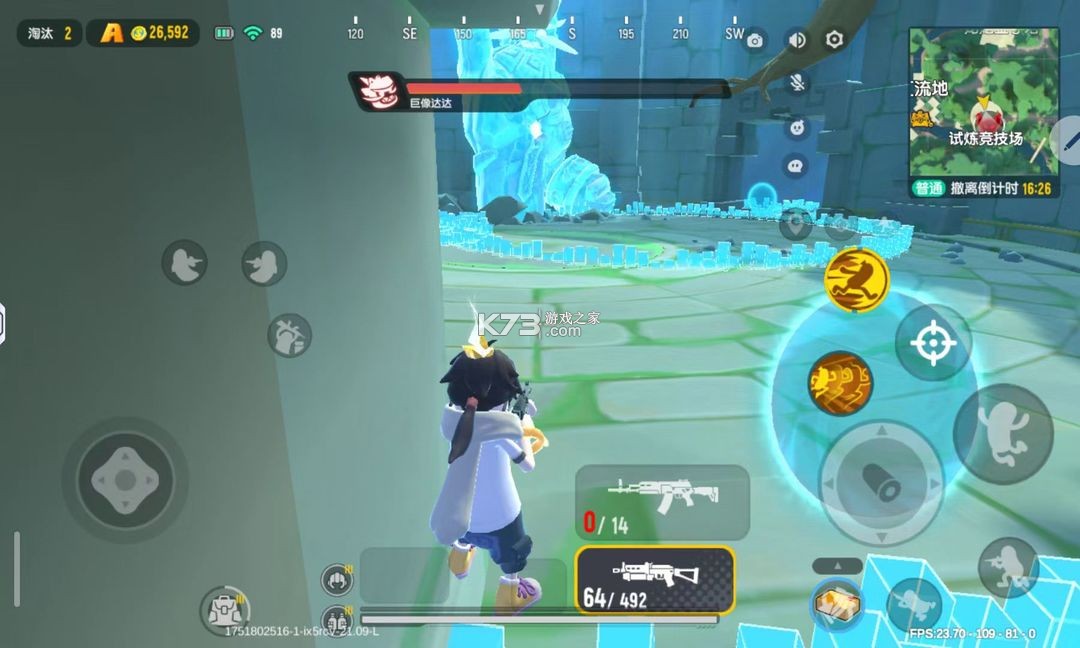Open the minimap showing 试炼竞技场

pos(983,104)
